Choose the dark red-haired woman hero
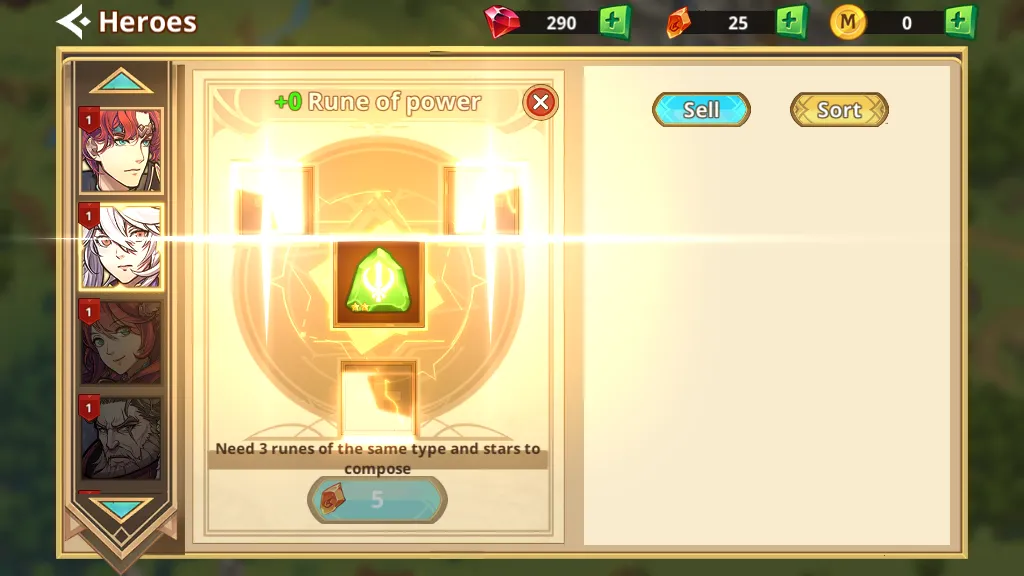The height and width of the screenshot is (576, 1024). 121,343
